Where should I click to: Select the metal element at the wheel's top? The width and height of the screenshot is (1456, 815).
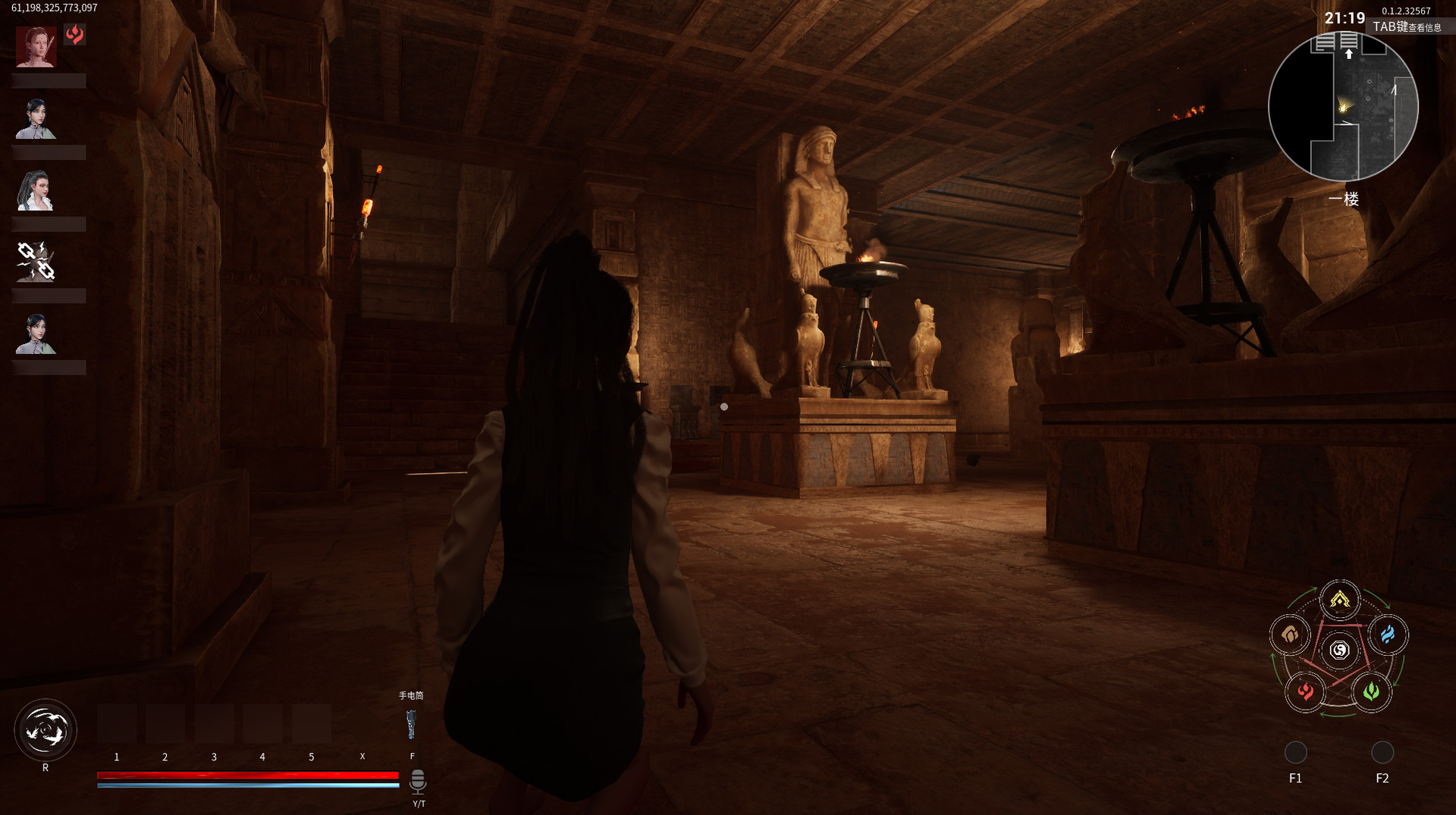1339,600
